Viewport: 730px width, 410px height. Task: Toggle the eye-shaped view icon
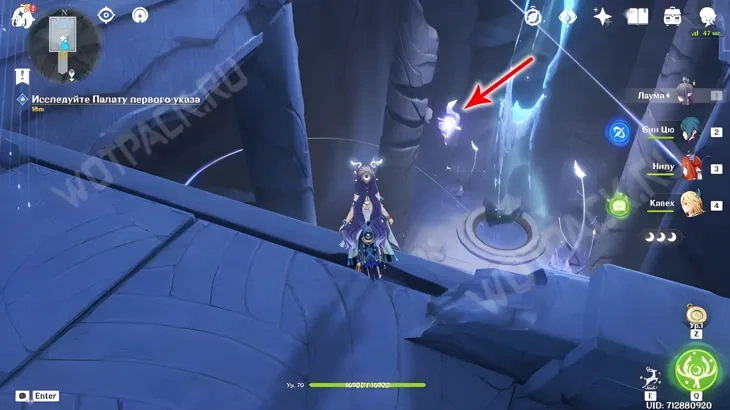click(x=107, y=16)
